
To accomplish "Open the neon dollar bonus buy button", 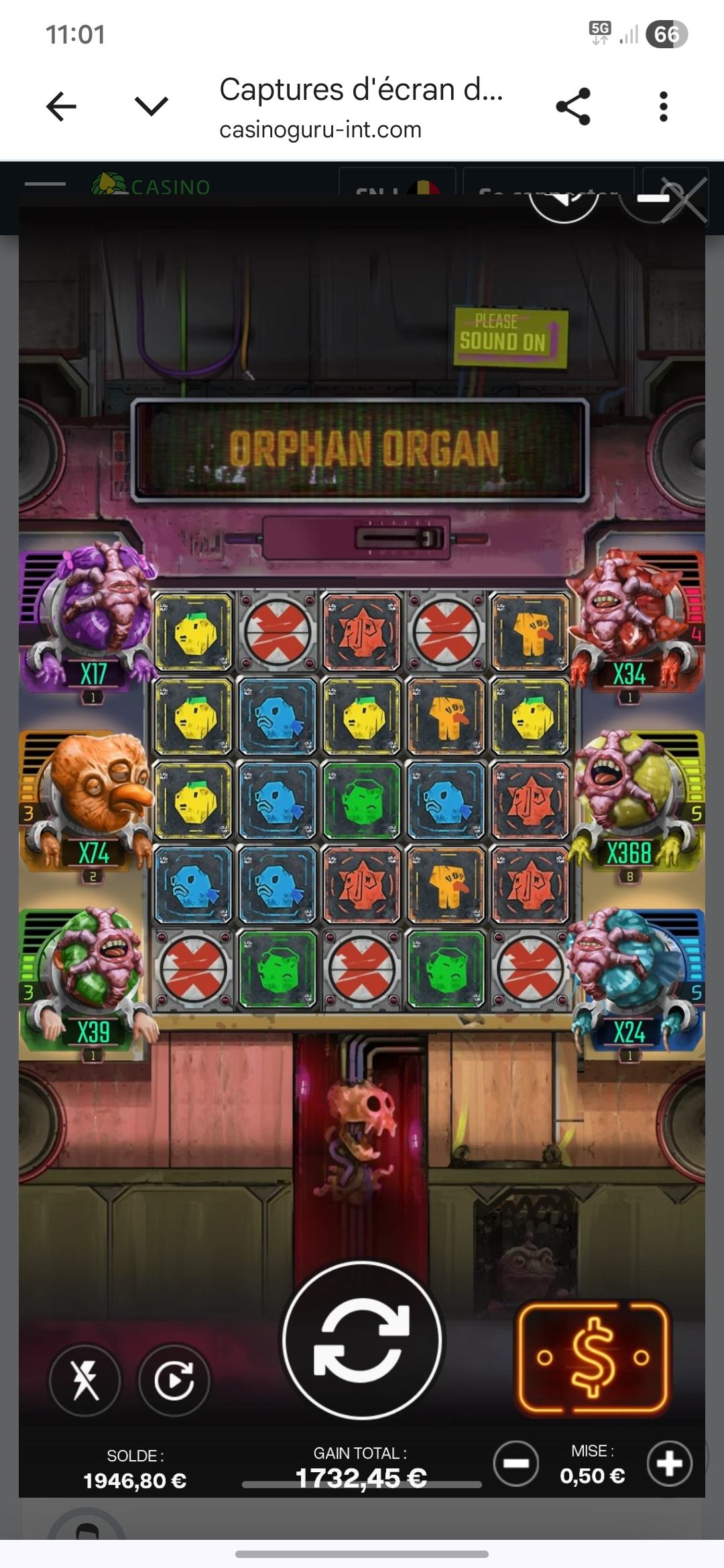I will [593, 1357].
